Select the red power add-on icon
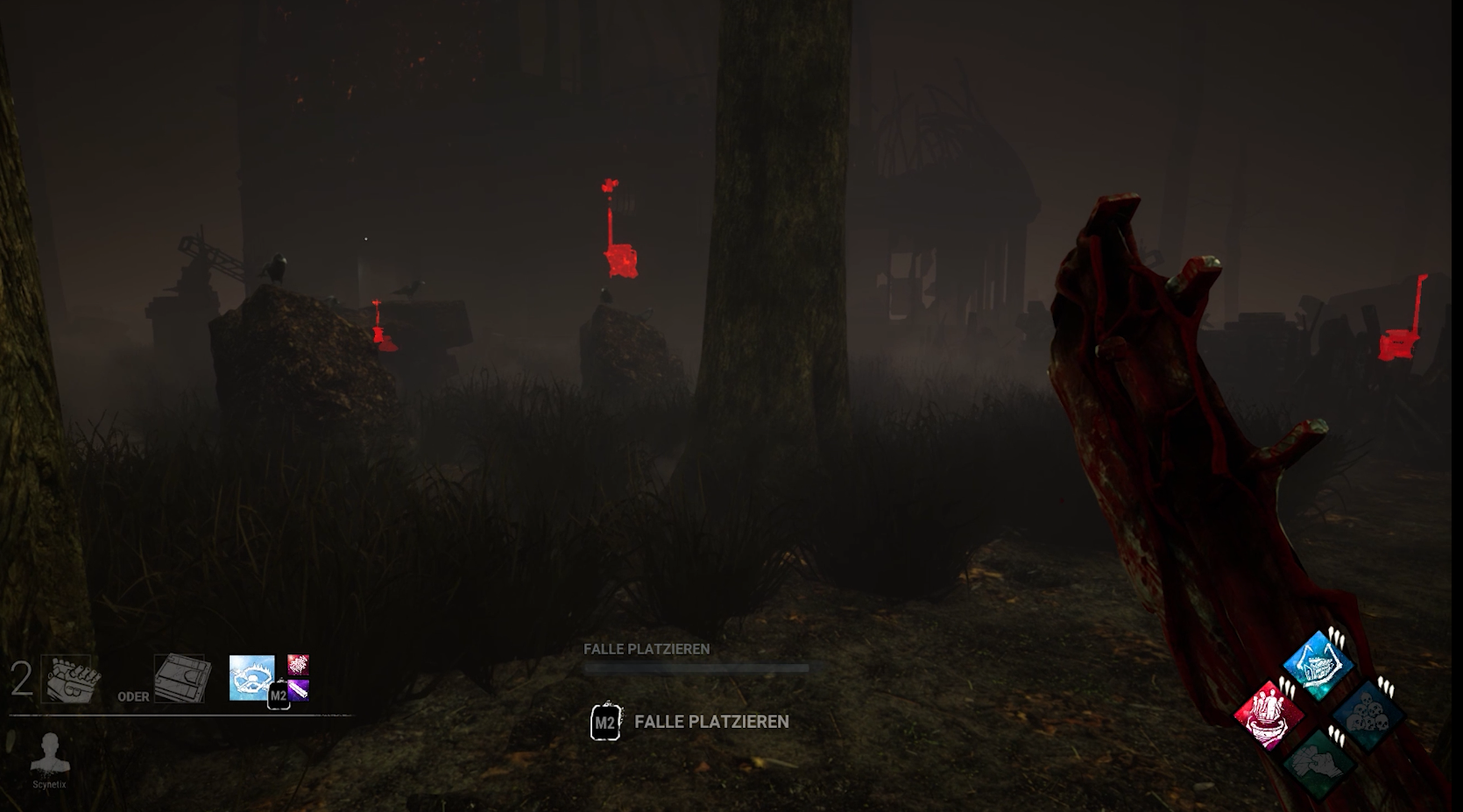Viewport: 1463px width, 812px height. tap(298, 665)
